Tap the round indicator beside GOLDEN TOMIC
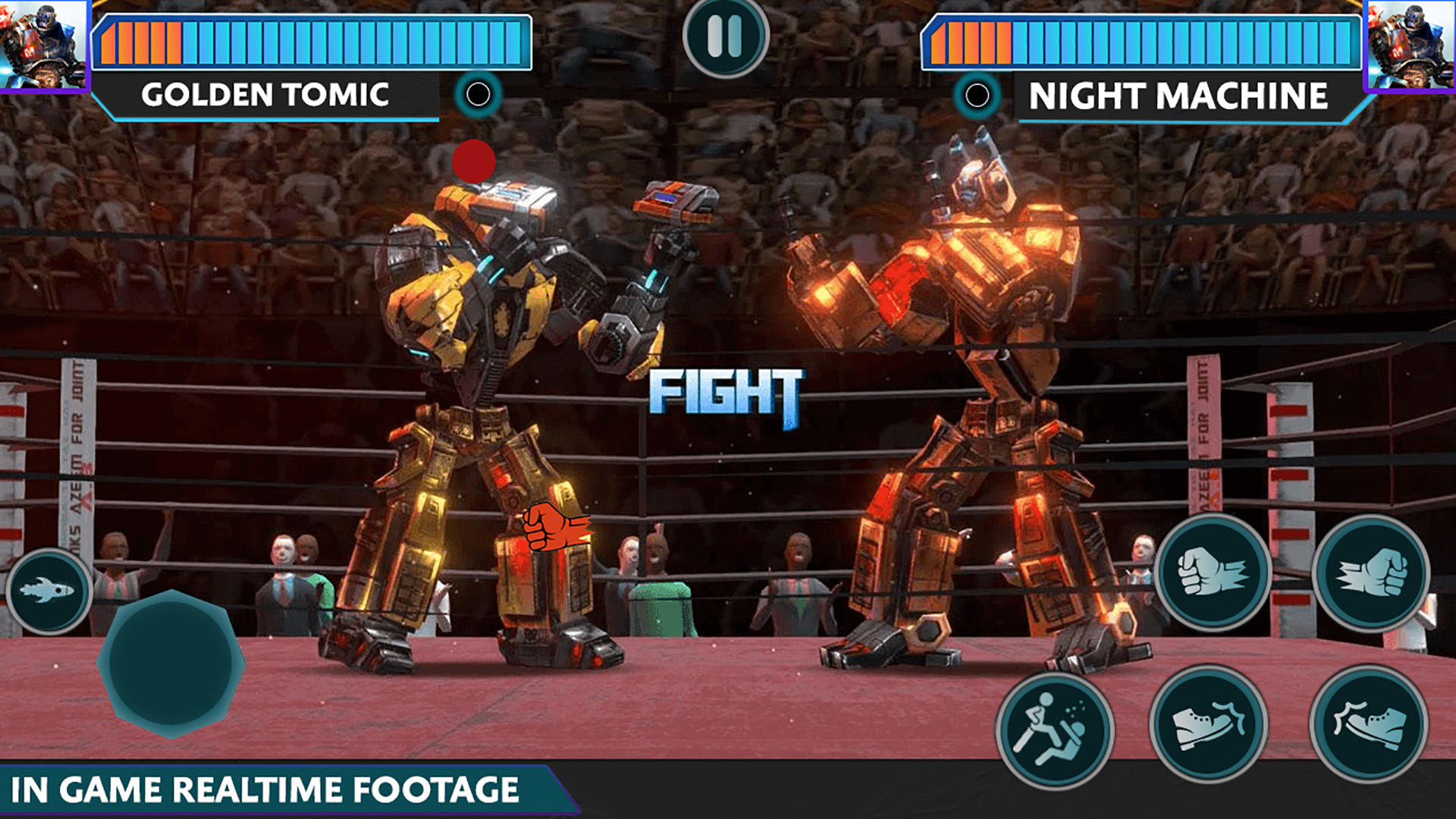Image resolution: width=1456 pixels, height=819 pixels. click(x=478, y=94)
